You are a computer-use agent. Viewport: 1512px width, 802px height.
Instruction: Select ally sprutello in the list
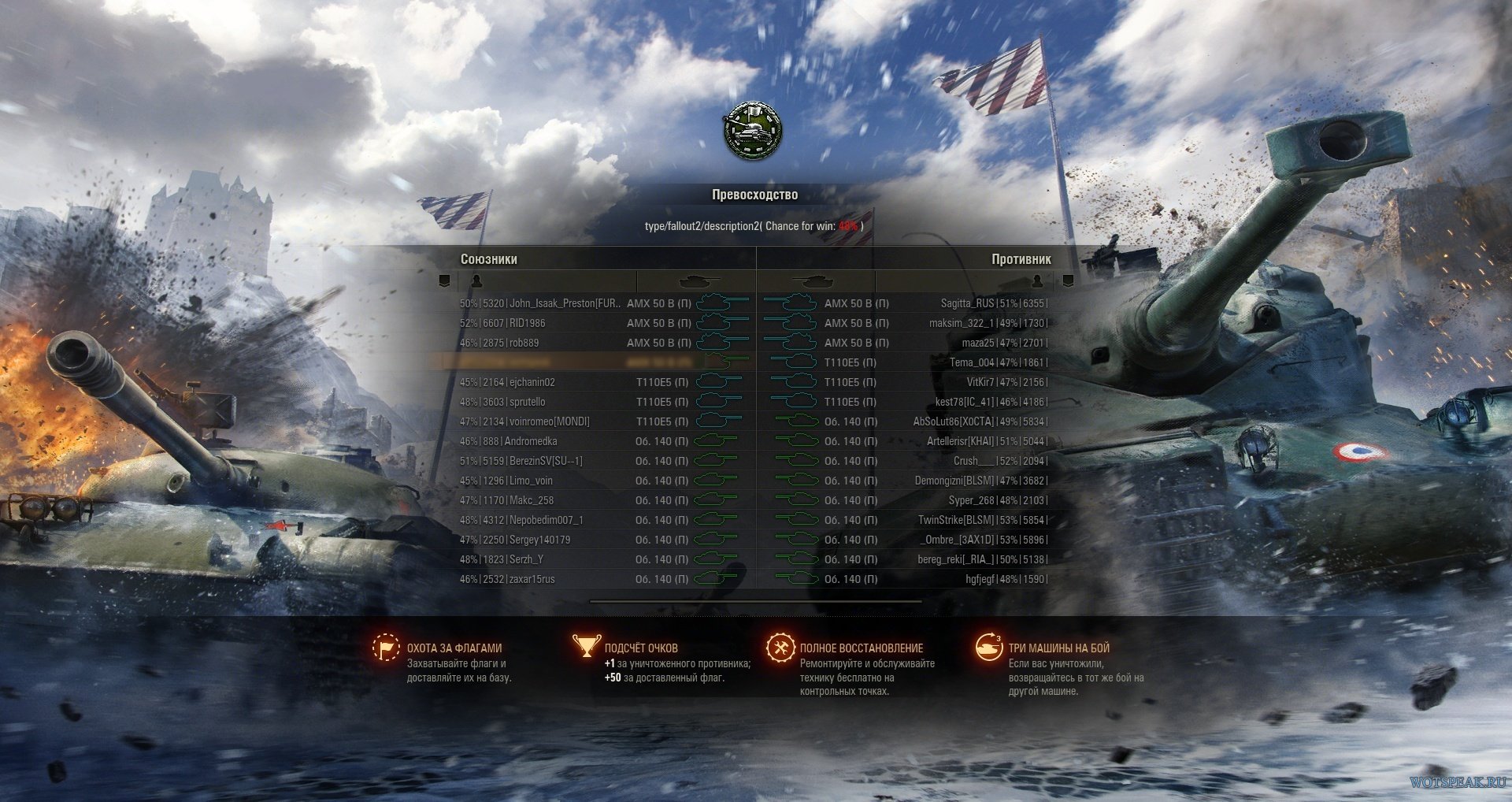click(x=527, y=402)
